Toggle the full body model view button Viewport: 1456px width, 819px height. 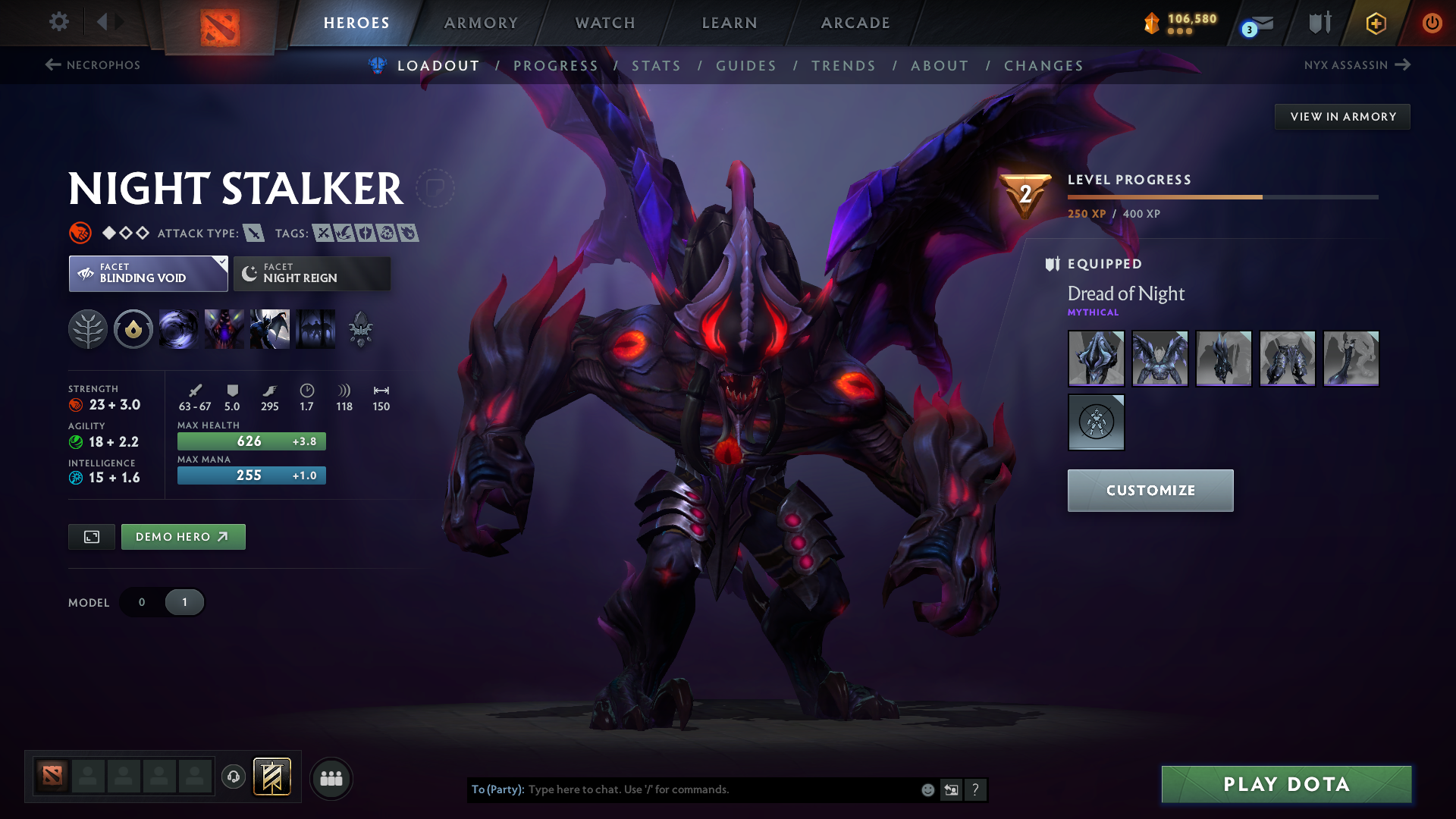pyautogui.click(x=91, y=536)
